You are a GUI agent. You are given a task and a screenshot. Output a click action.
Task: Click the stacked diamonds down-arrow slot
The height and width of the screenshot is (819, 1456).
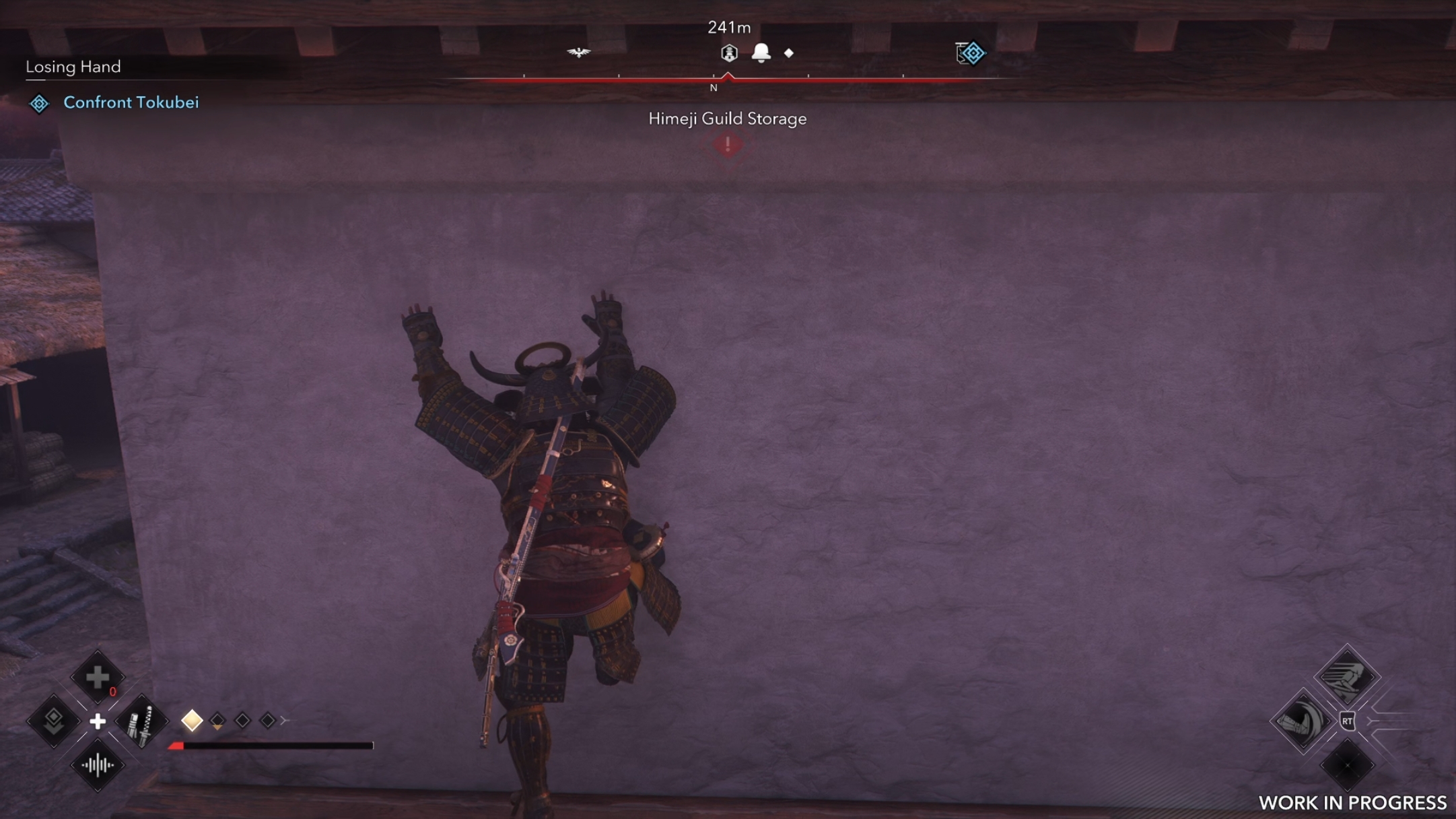point(53,722)
